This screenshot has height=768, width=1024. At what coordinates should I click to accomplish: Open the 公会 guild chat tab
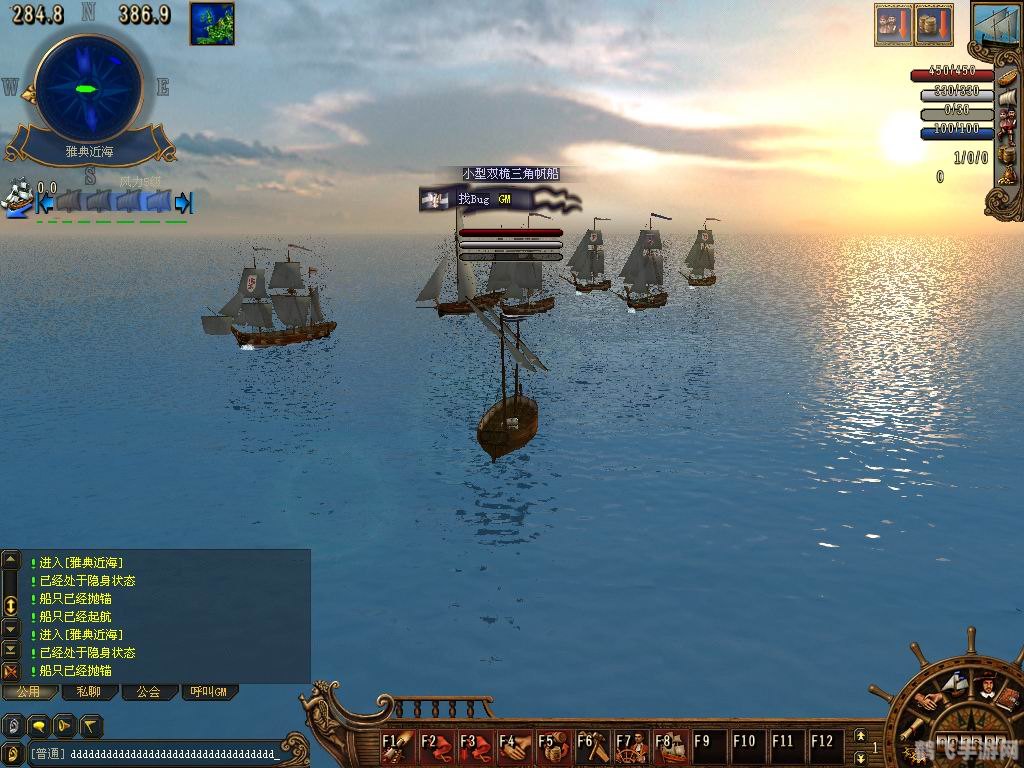tap(149, 692)
